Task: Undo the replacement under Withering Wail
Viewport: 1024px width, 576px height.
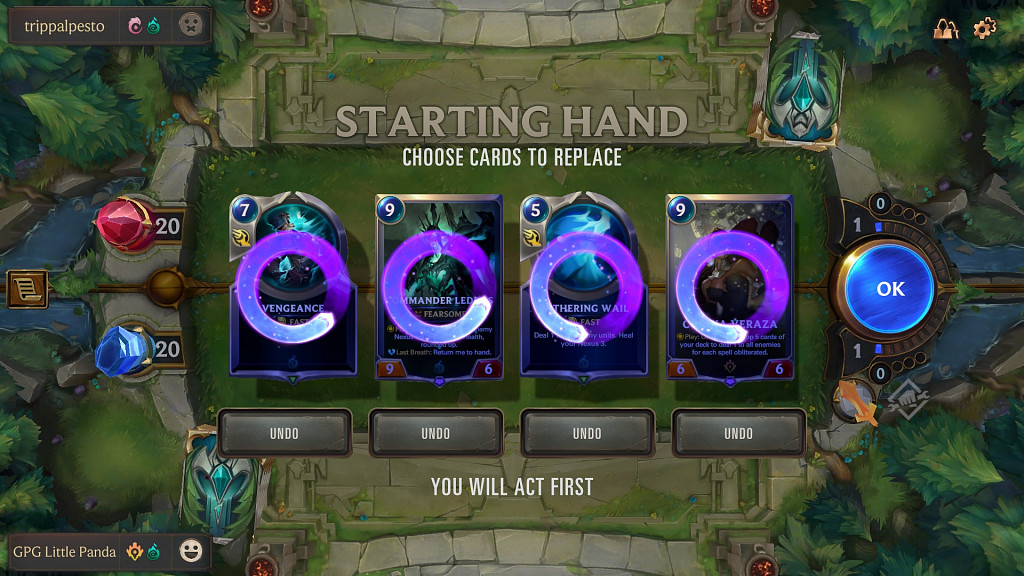Action: click(587, 433)
